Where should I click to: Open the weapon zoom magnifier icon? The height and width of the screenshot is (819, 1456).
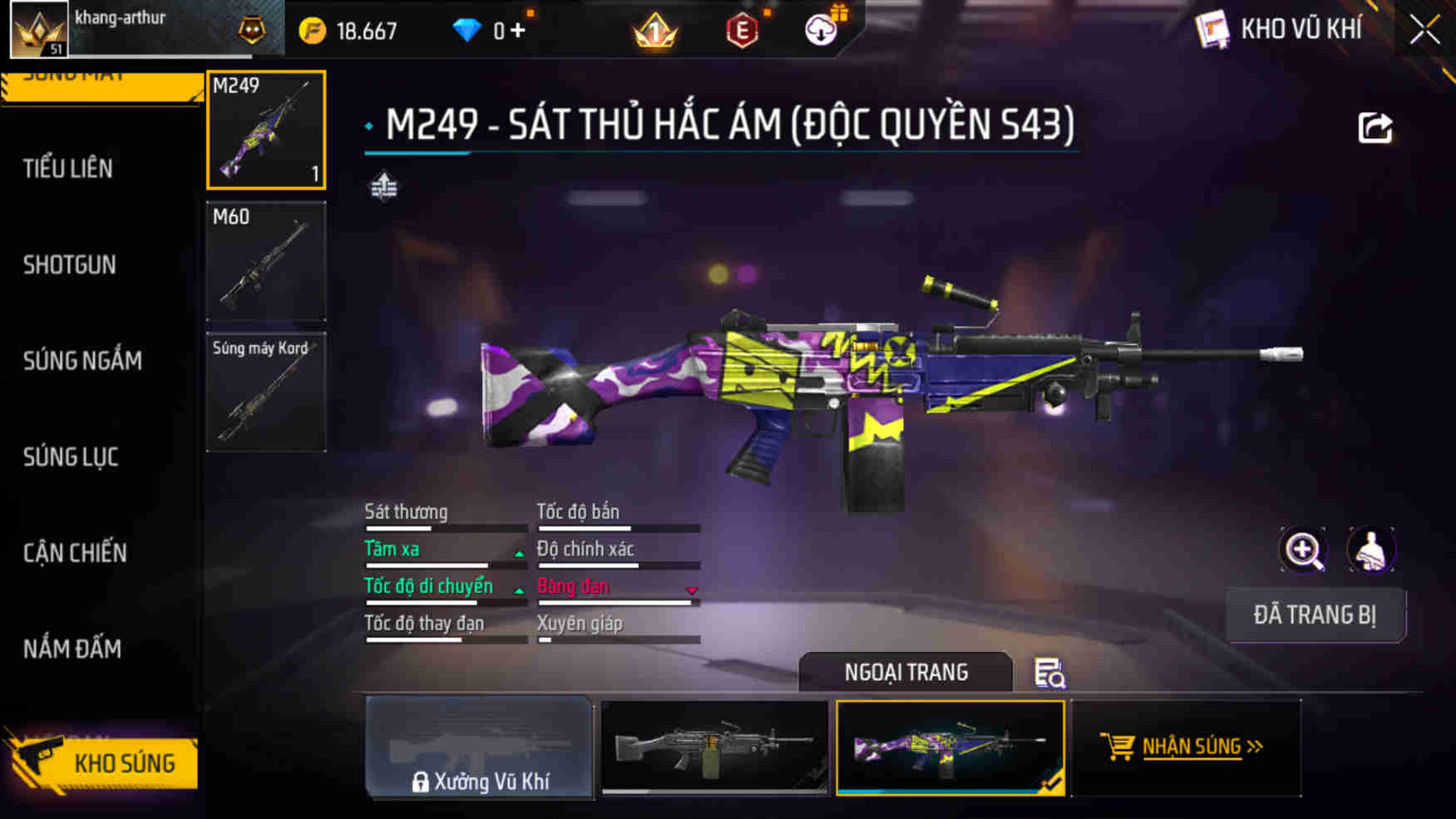(x=1304, y=550)
